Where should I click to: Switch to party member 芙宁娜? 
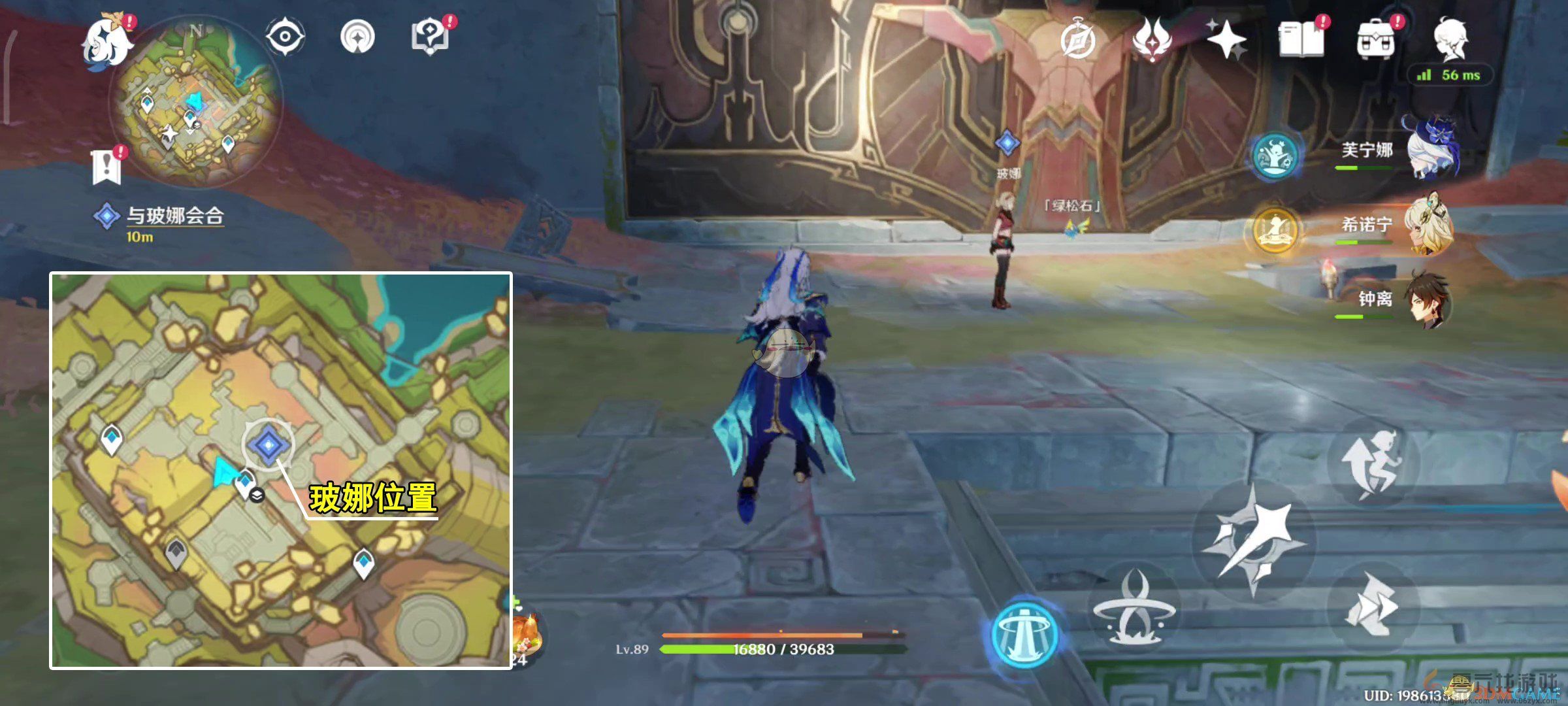click(x=1428, y=152)
